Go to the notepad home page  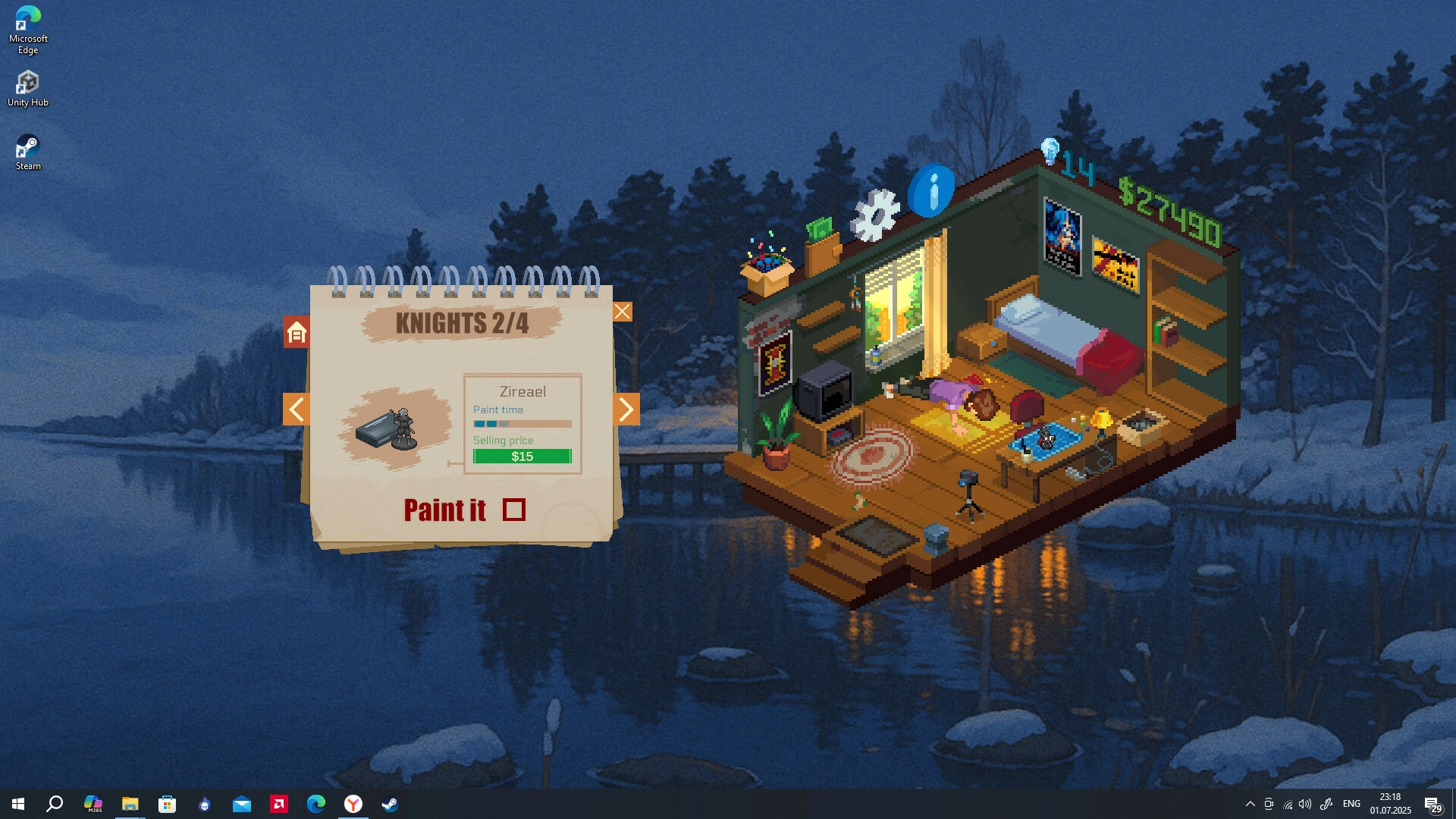297,332
